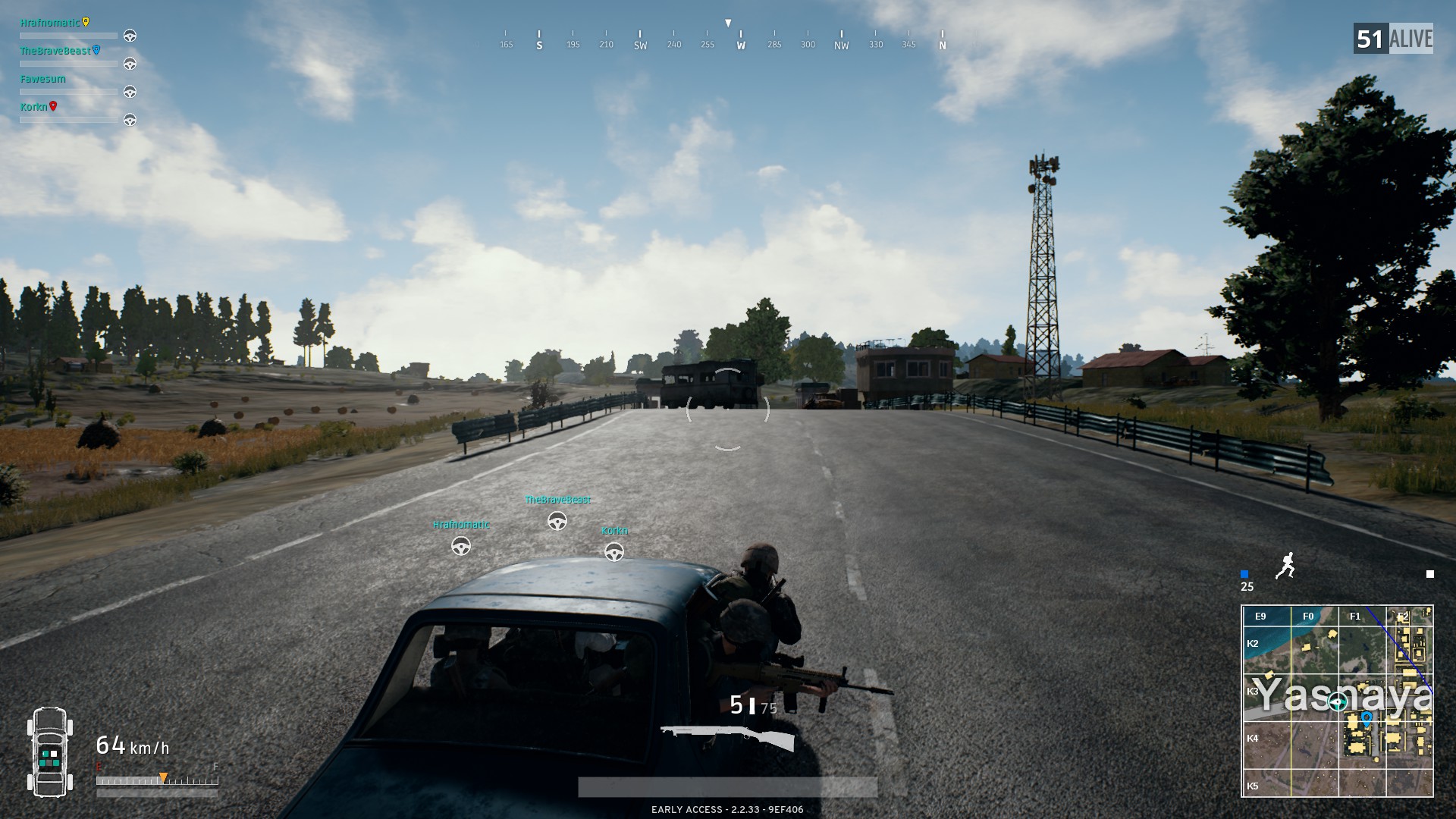Viewport: 1456px width, 819px height.
Task: Click the vehicle seat diagram icon
Action: click(50, 752)
